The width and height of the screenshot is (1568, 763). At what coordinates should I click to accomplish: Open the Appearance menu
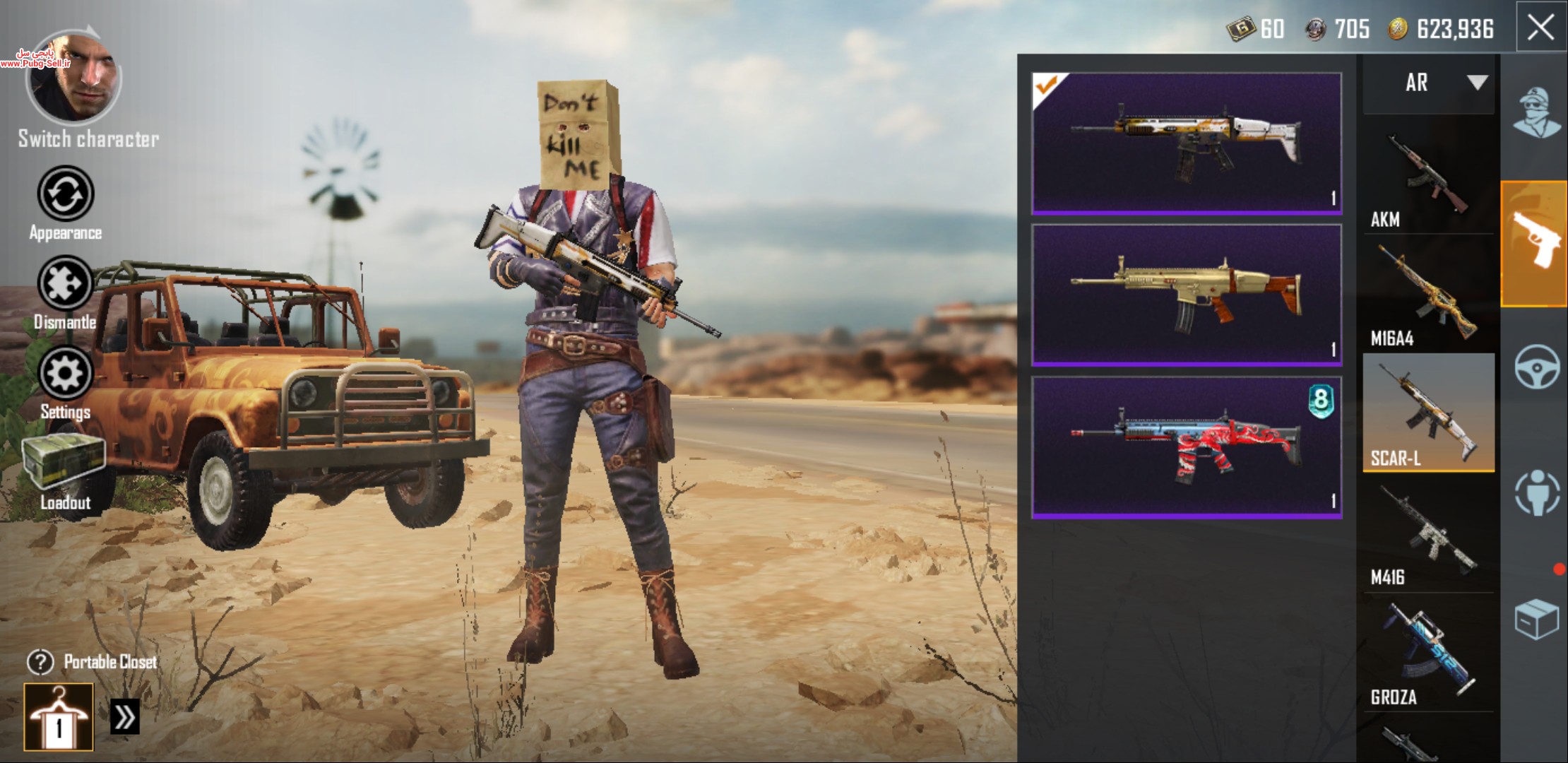click(x=65, y=194)
